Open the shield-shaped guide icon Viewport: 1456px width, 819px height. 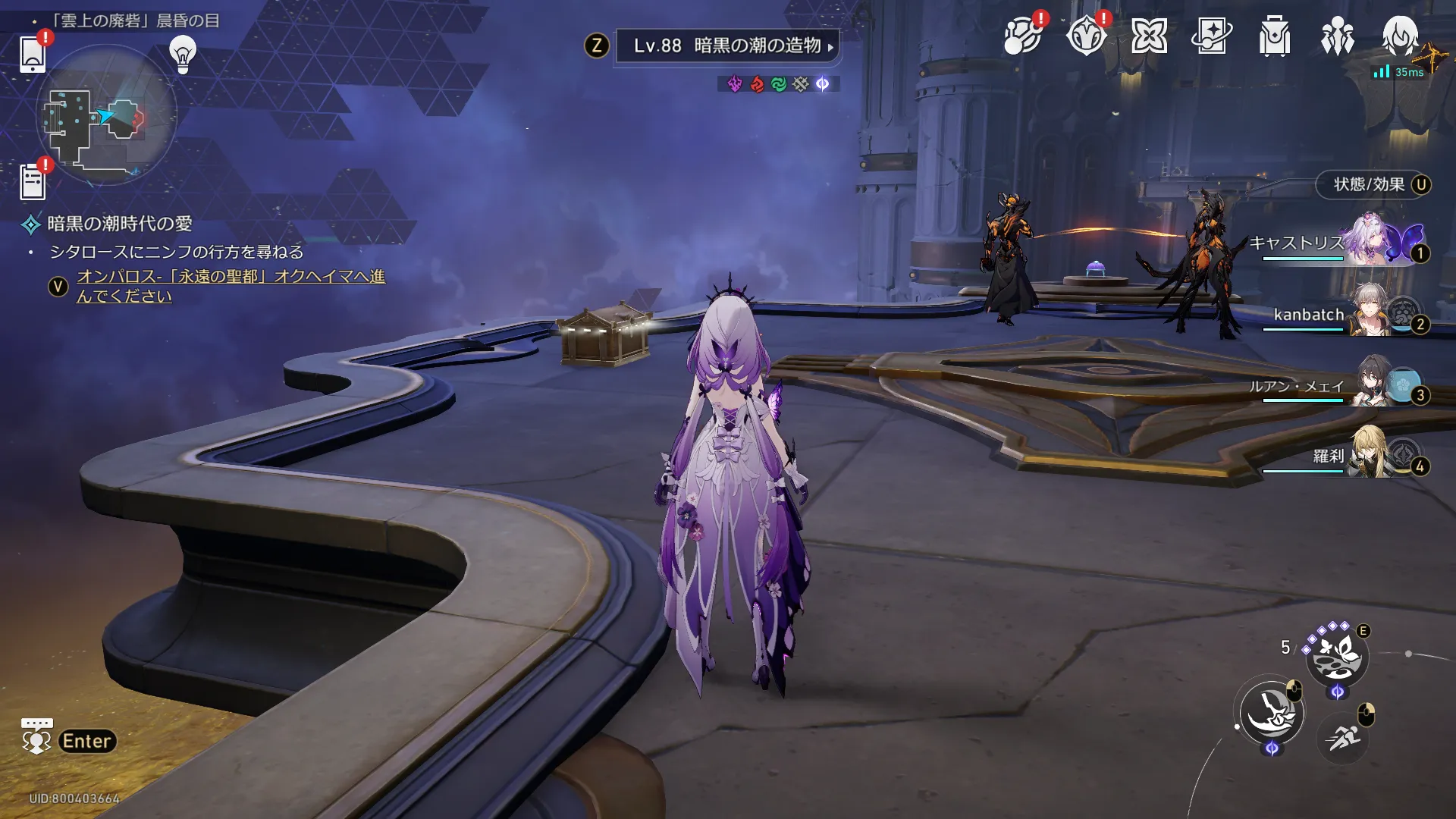coord(1086,36)
